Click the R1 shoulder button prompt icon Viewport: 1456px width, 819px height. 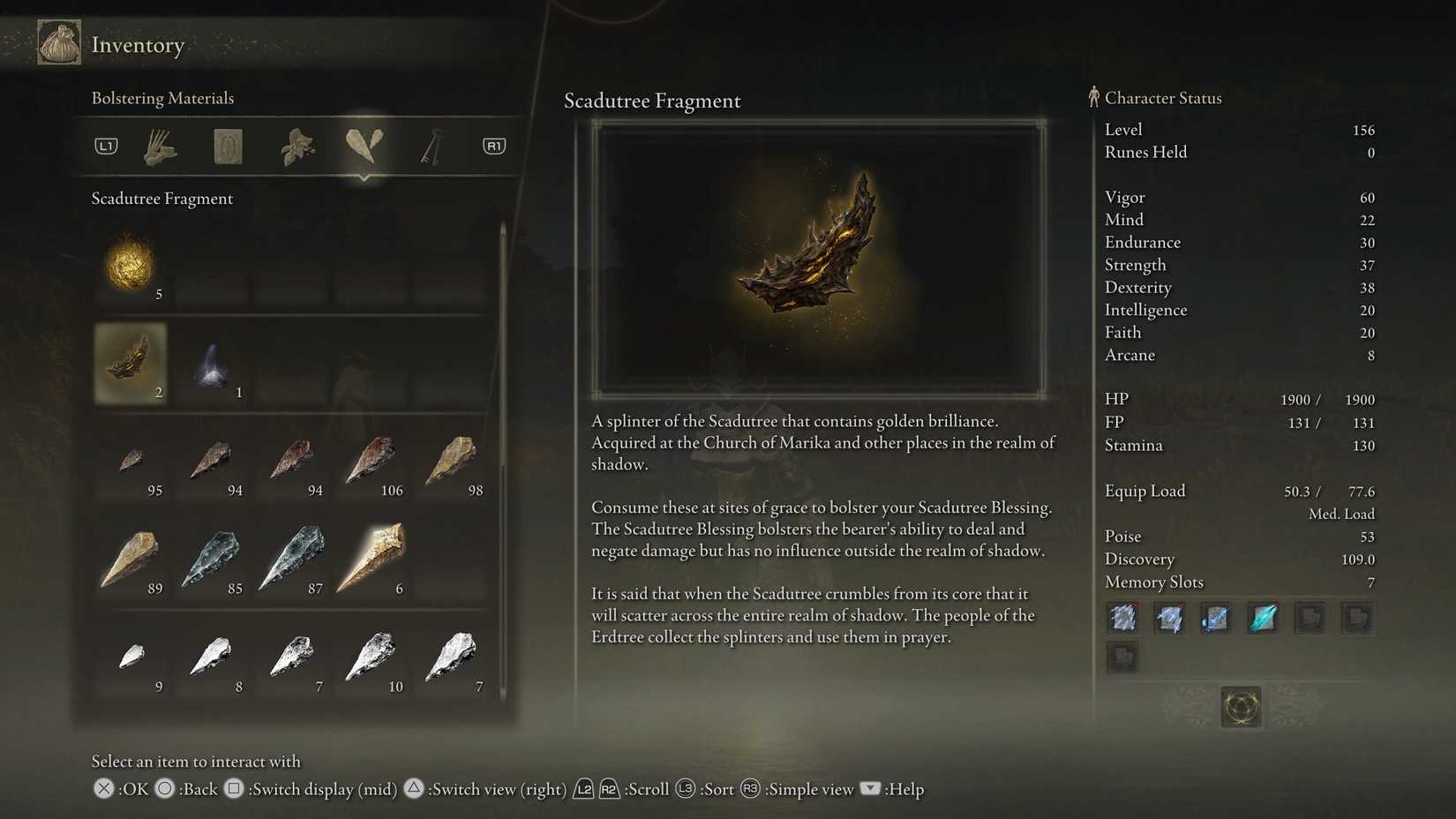494,146
